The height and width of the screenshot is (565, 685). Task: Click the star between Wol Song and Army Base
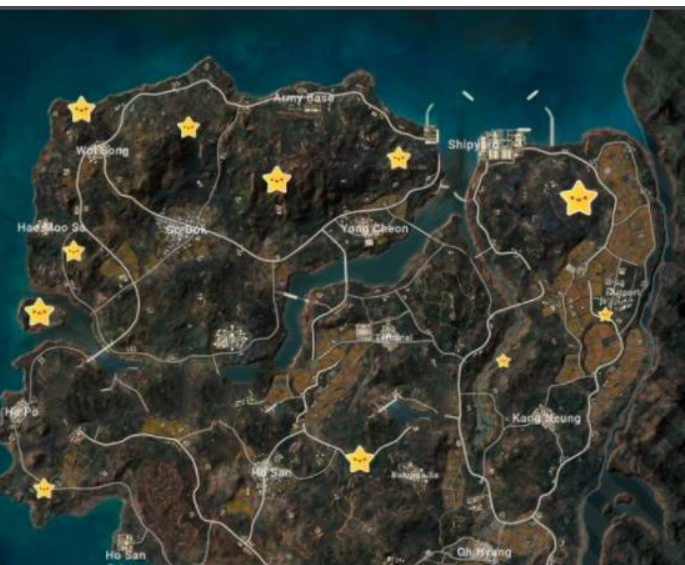[x=188, y=127]
